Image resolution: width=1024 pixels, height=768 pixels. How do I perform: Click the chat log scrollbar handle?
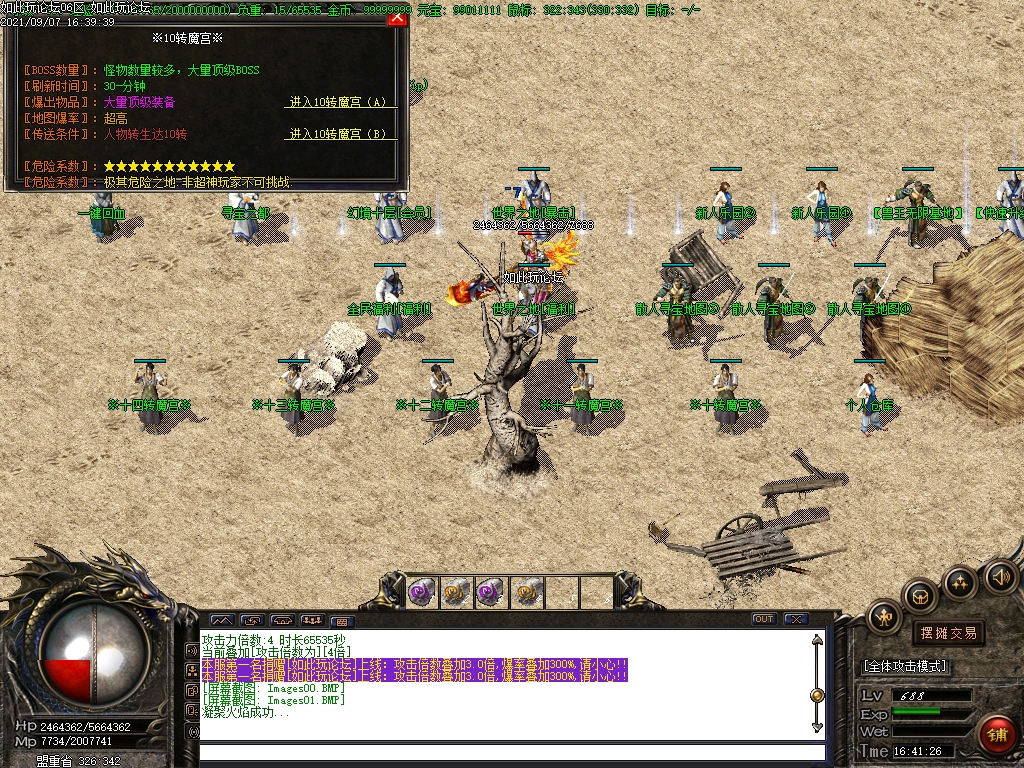(817, 695)
